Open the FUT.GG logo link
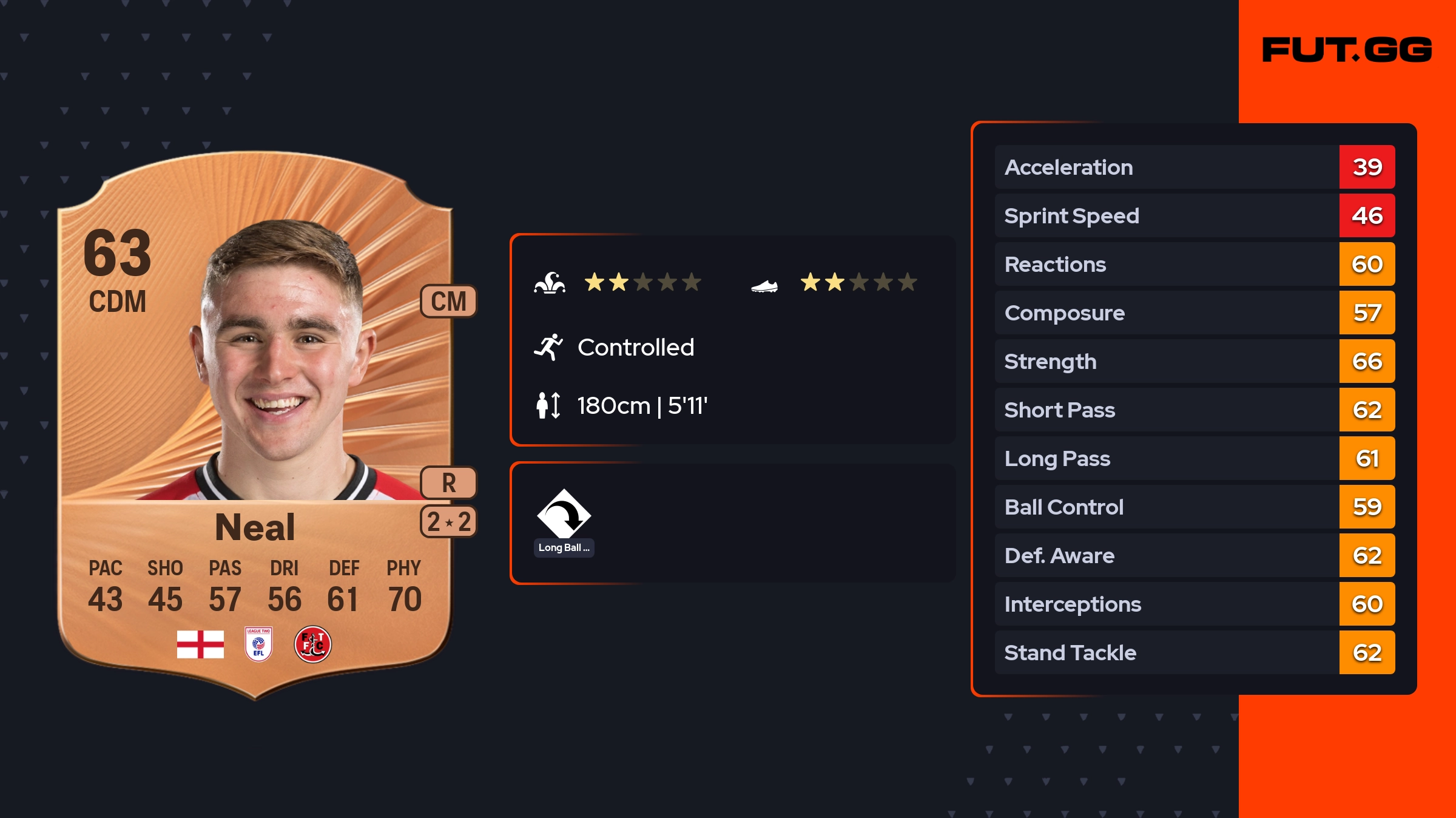1456x818 pixels. click(x=1347, y=50)
